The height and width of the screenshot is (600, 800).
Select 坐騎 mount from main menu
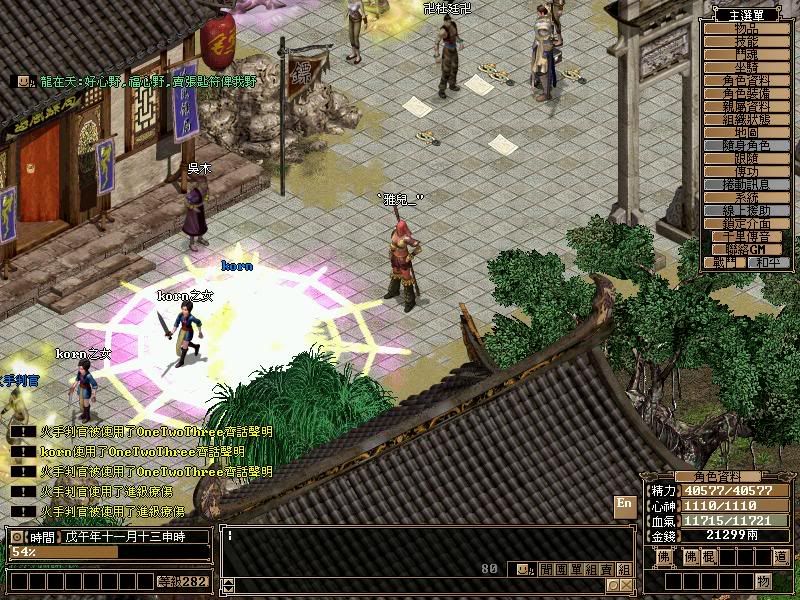(747, 67)
